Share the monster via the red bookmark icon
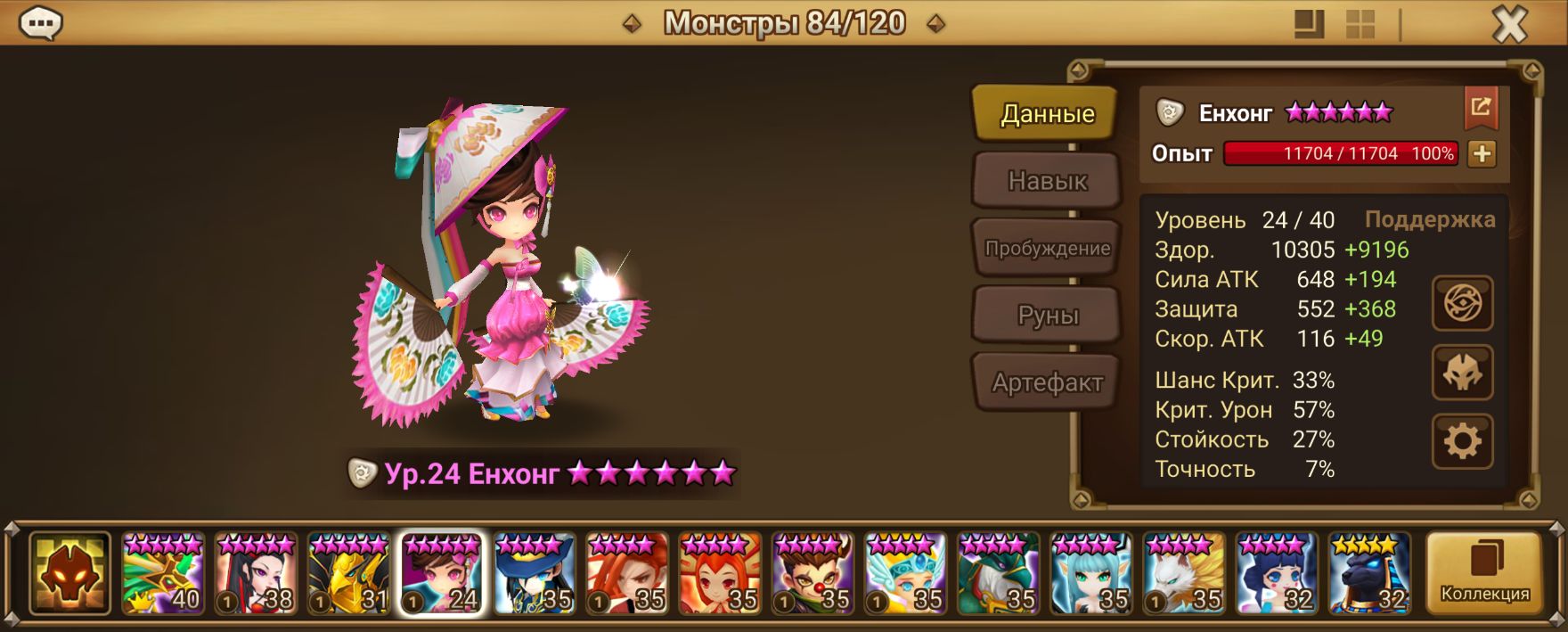Viewport: 1568px width, 632px height. 1481,108
